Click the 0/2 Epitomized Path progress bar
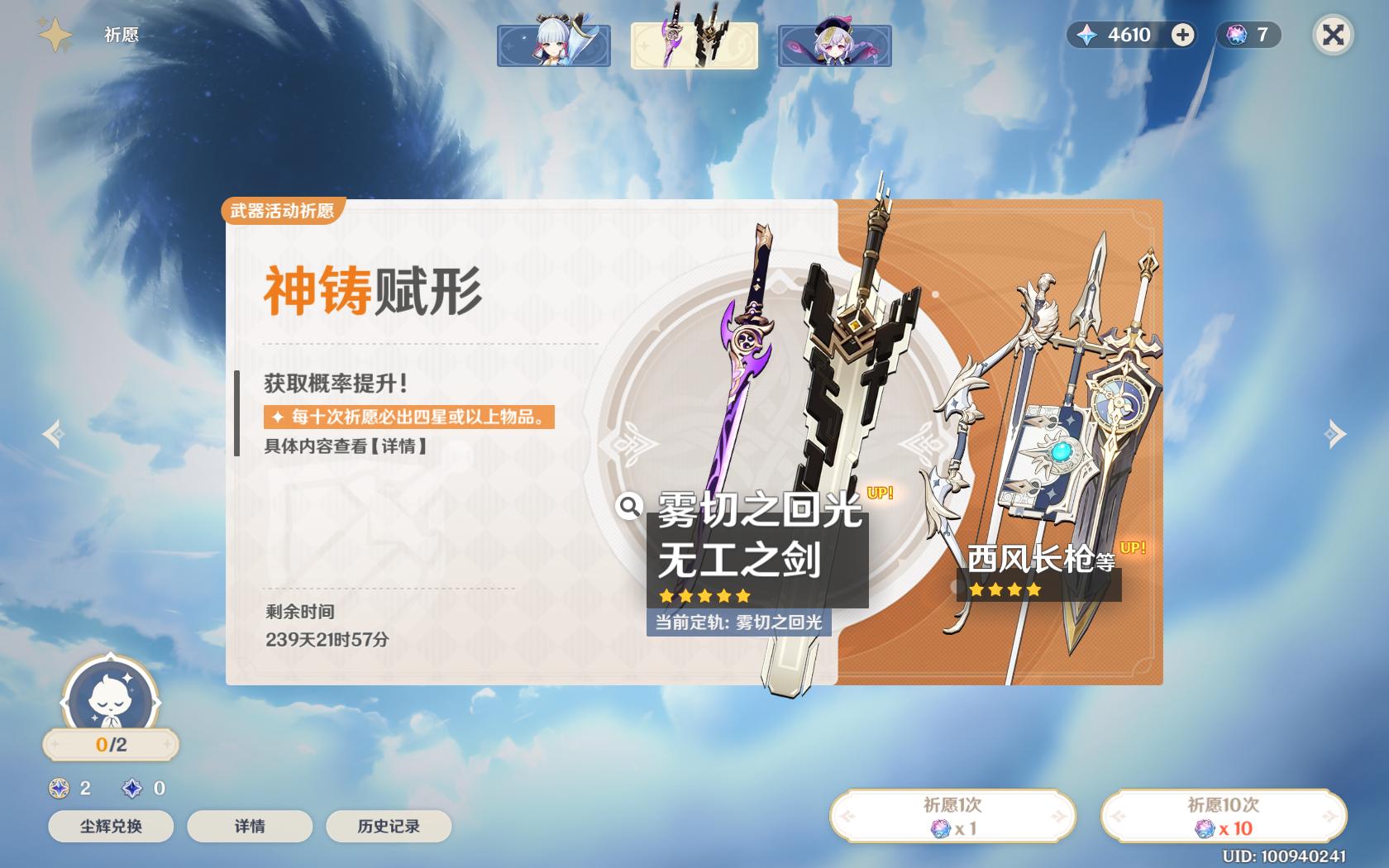1389x868 pixels. coord(110,745)
